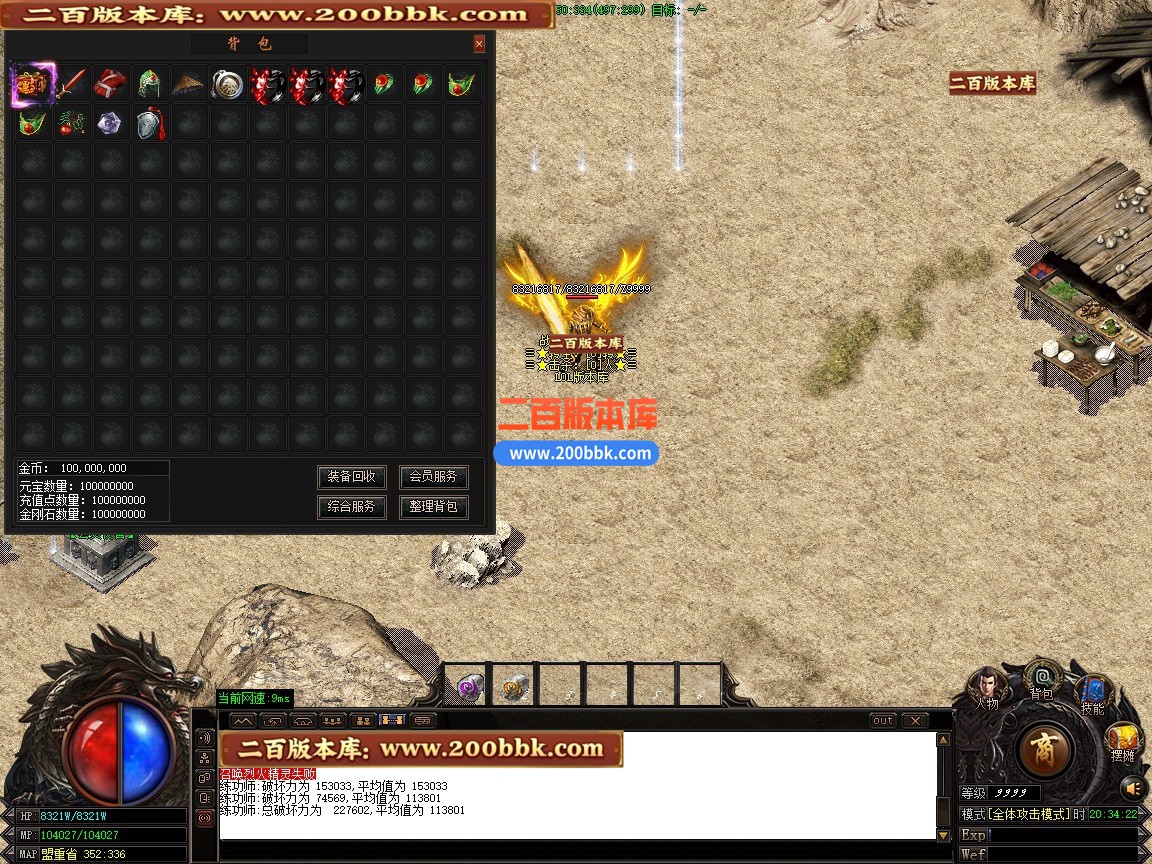This screenshot has width=1152, height=864.
Task: Select the red armor item slot
Action: coord(111,85)
